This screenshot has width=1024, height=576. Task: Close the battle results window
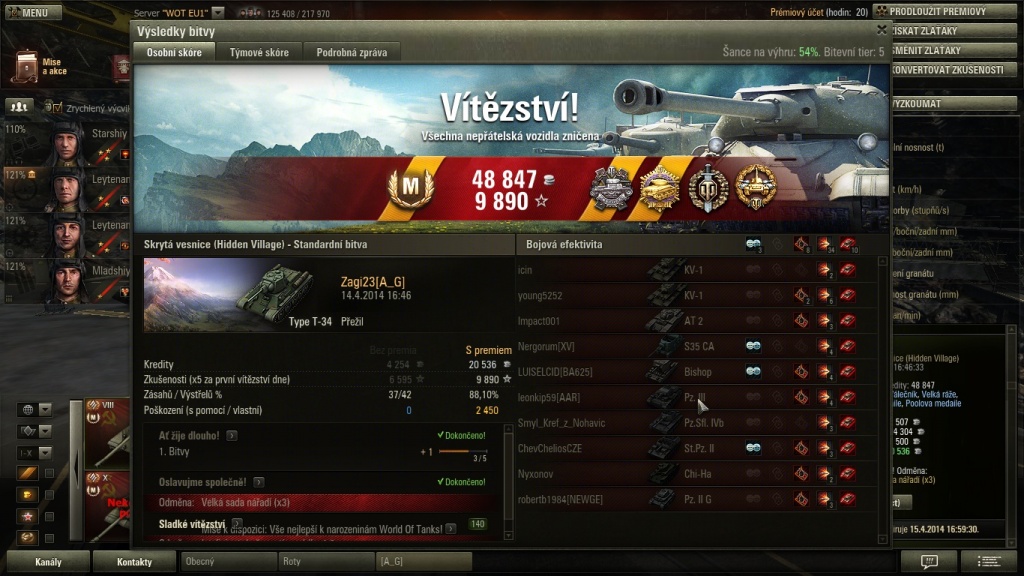[881, 31]
